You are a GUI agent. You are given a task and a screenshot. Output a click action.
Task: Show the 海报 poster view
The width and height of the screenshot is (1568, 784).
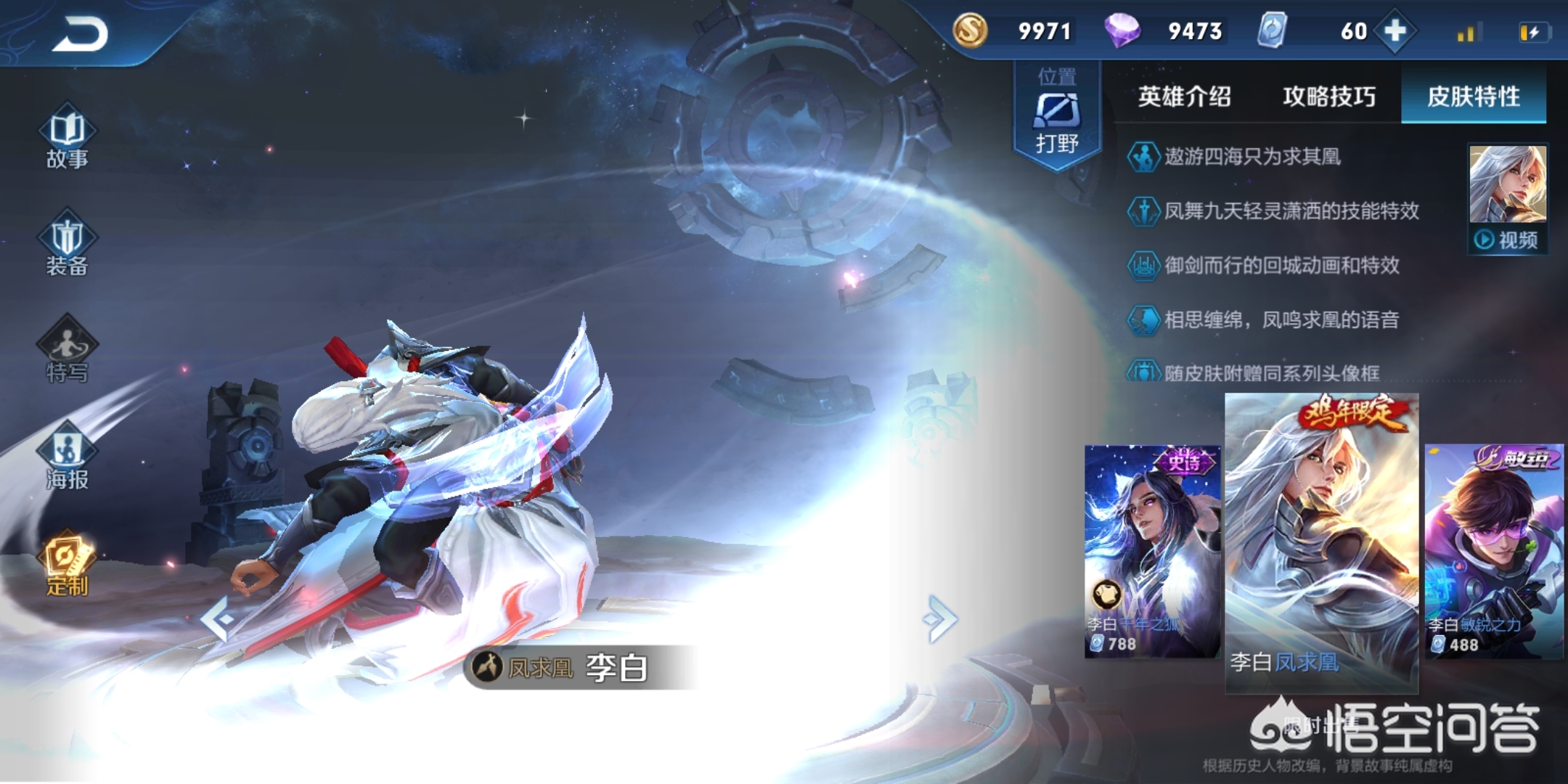[67, 459]
